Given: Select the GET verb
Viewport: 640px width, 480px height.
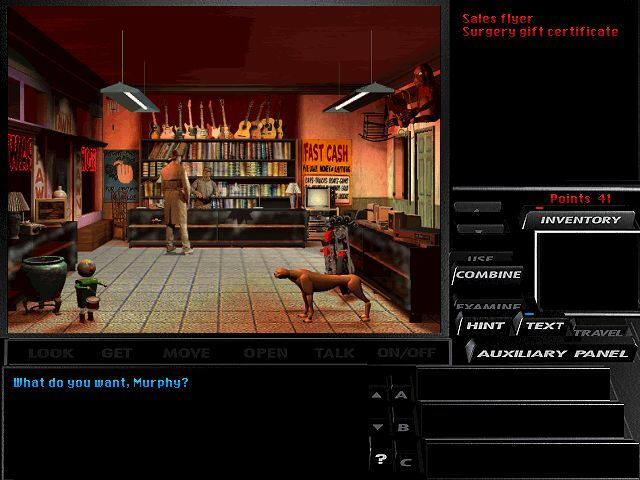Looking at the screenshot, I should tap(117, 353).
